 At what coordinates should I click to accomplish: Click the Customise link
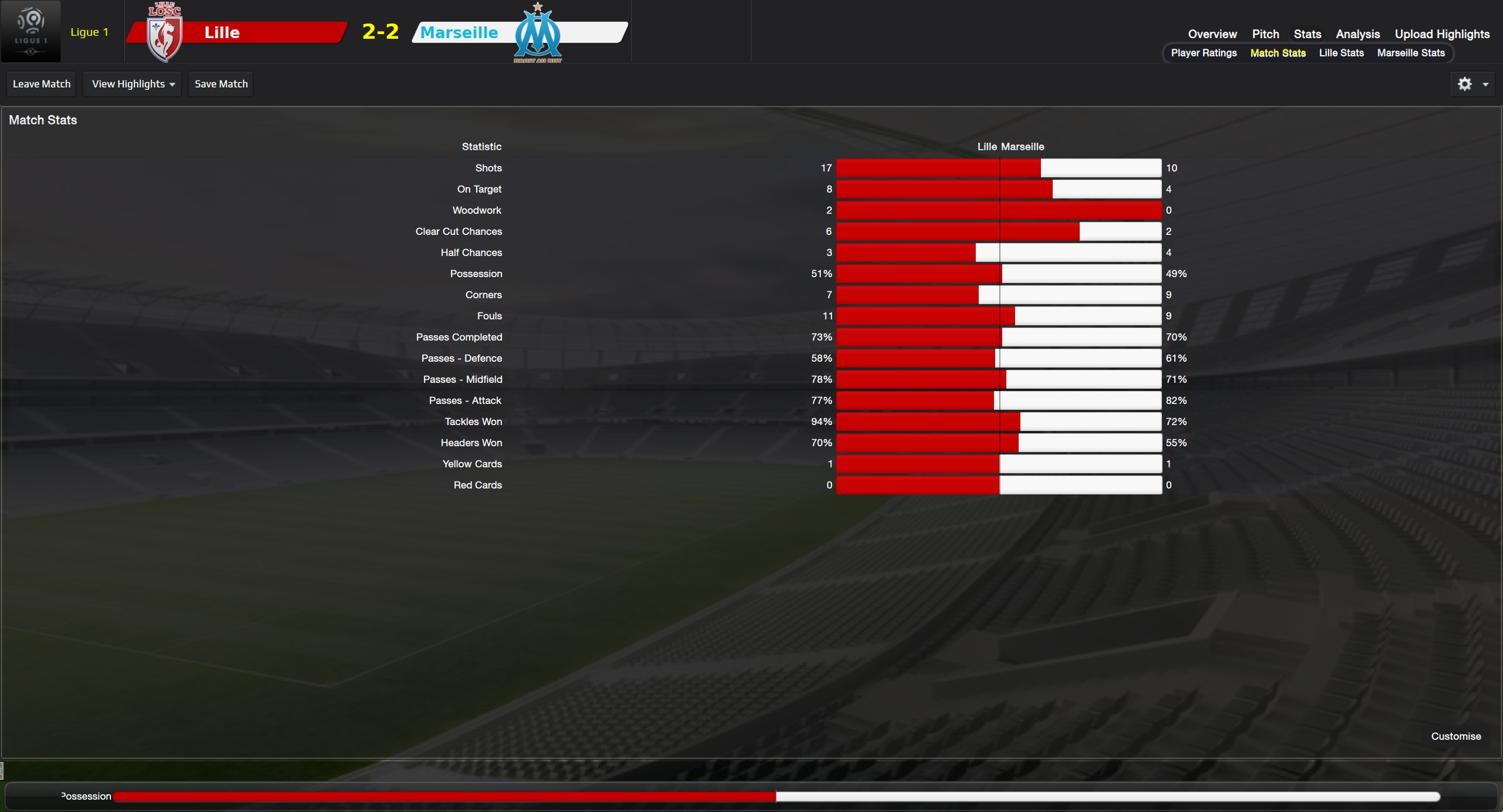(x=1455, y=736)
